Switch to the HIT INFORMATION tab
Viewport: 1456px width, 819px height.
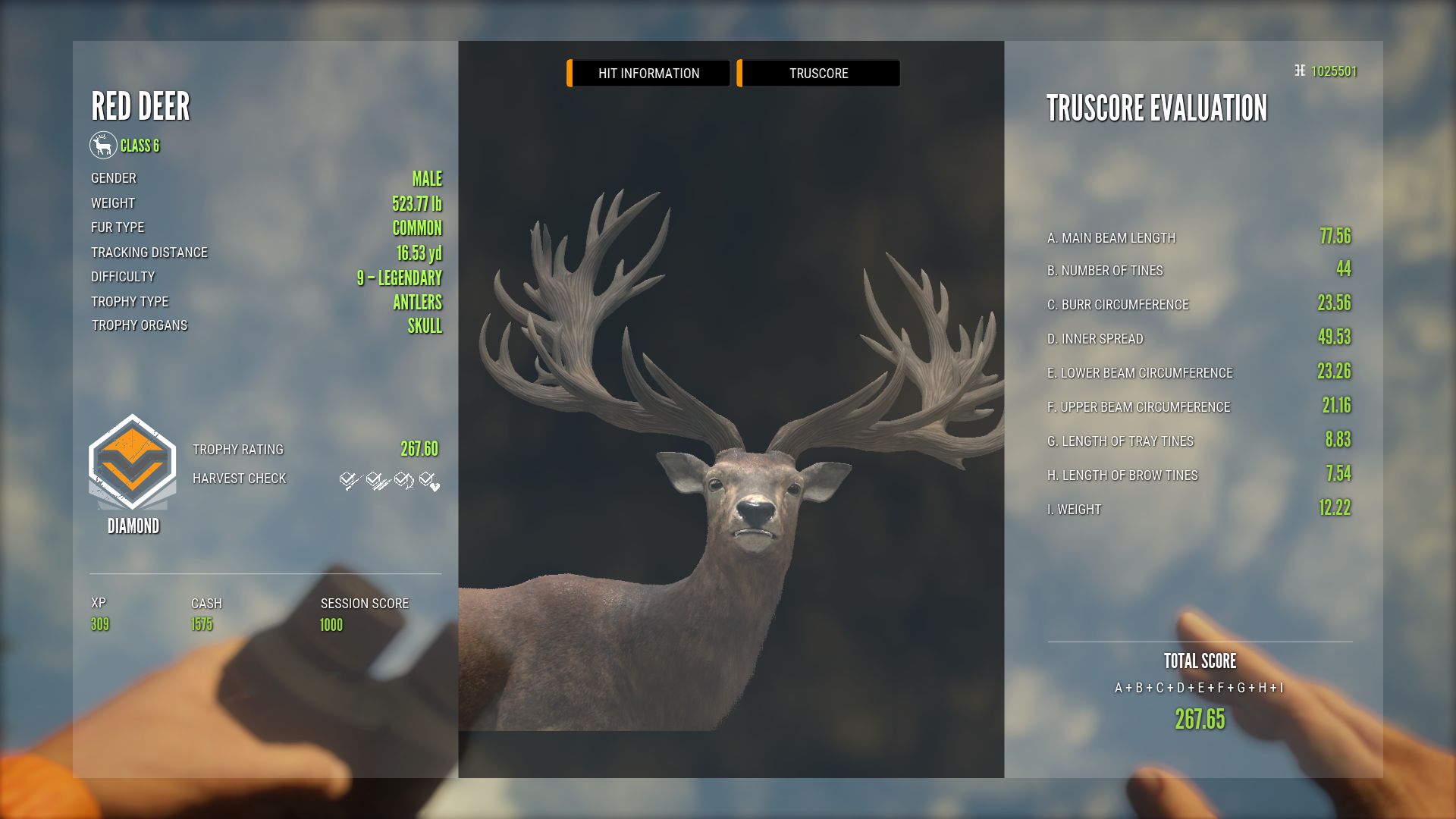coord(648,73)
